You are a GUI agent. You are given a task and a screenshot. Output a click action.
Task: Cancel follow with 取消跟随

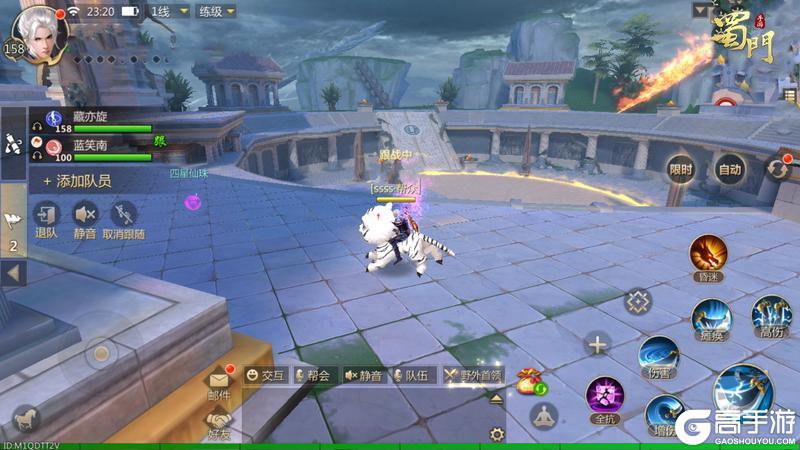click(x=123, y=219)
